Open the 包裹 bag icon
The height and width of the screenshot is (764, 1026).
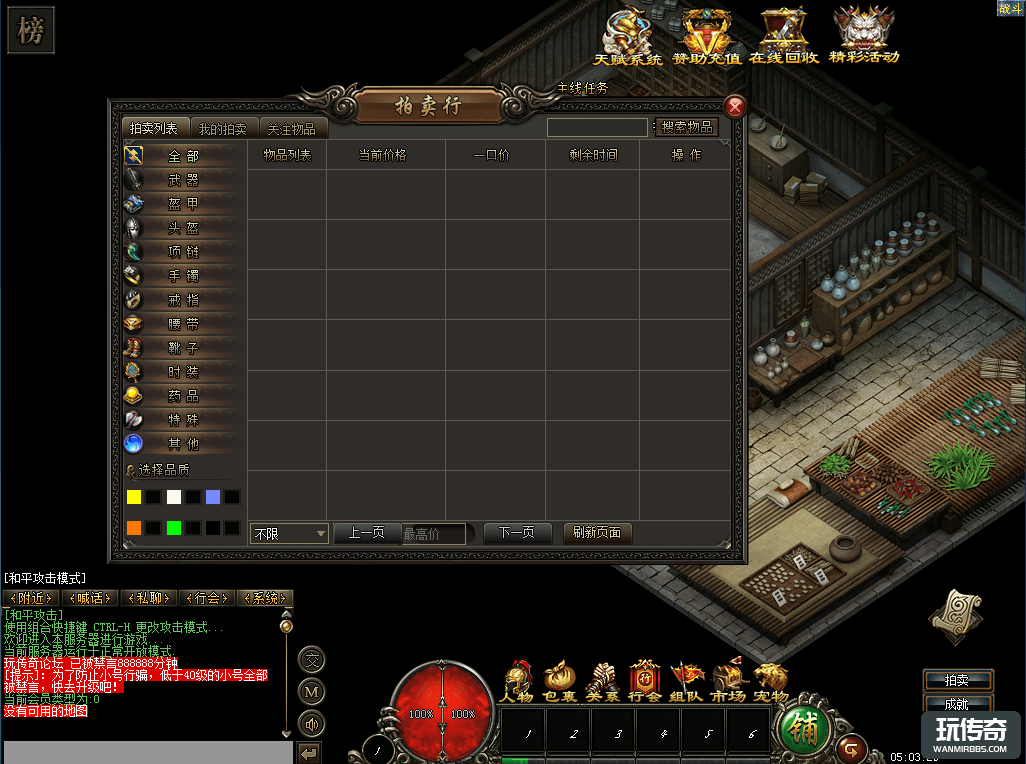560,681
